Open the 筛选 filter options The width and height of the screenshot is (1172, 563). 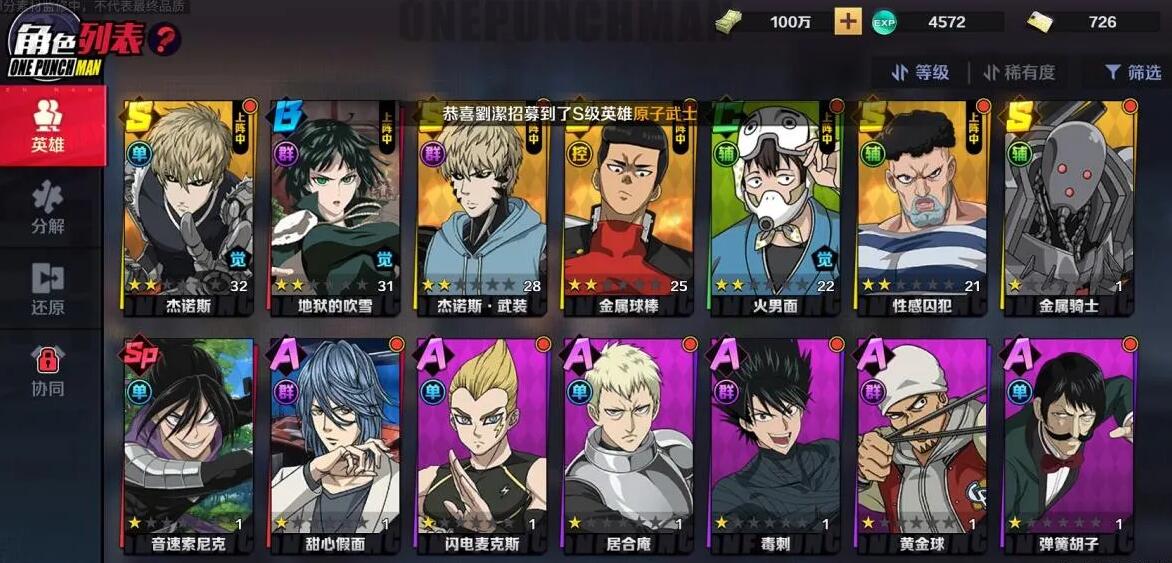pyautogui.click(x=1132, y=72)
